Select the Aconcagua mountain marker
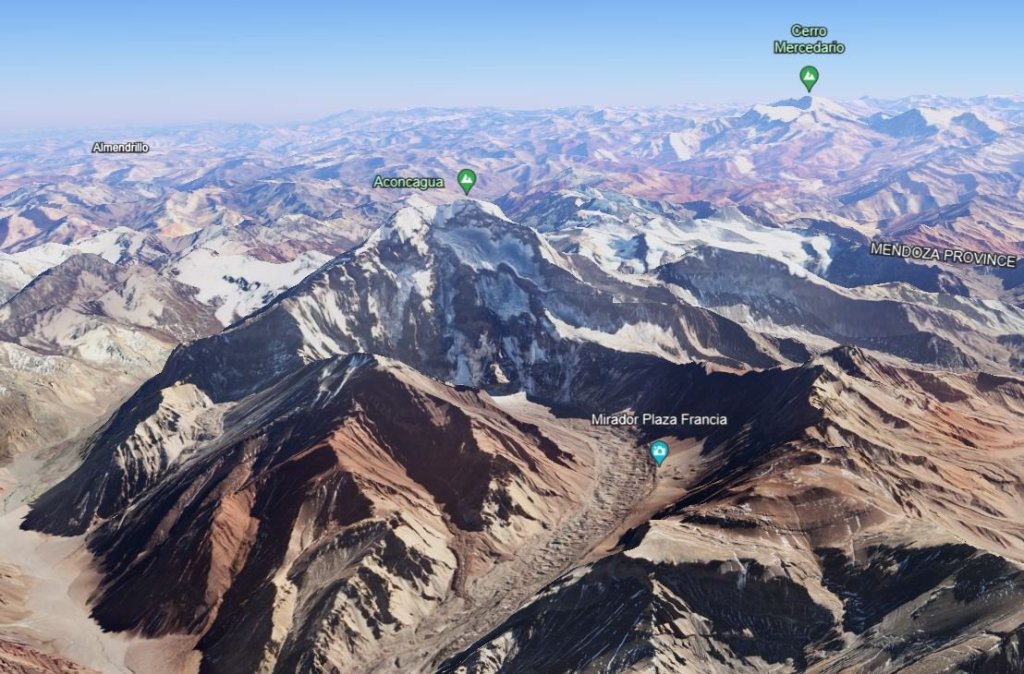This screenshot has width=1024, height=674. pos(466,180)
